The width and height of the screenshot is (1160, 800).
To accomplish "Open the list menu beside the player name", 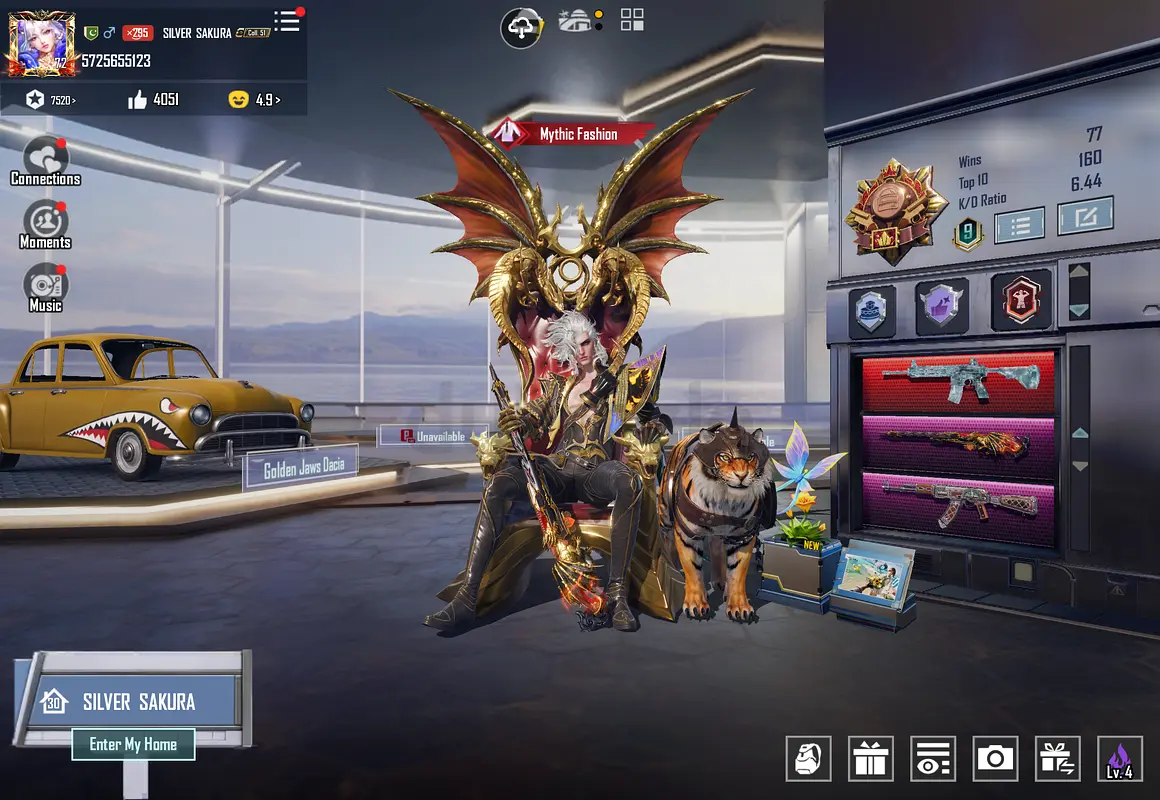I will (287, 21).
